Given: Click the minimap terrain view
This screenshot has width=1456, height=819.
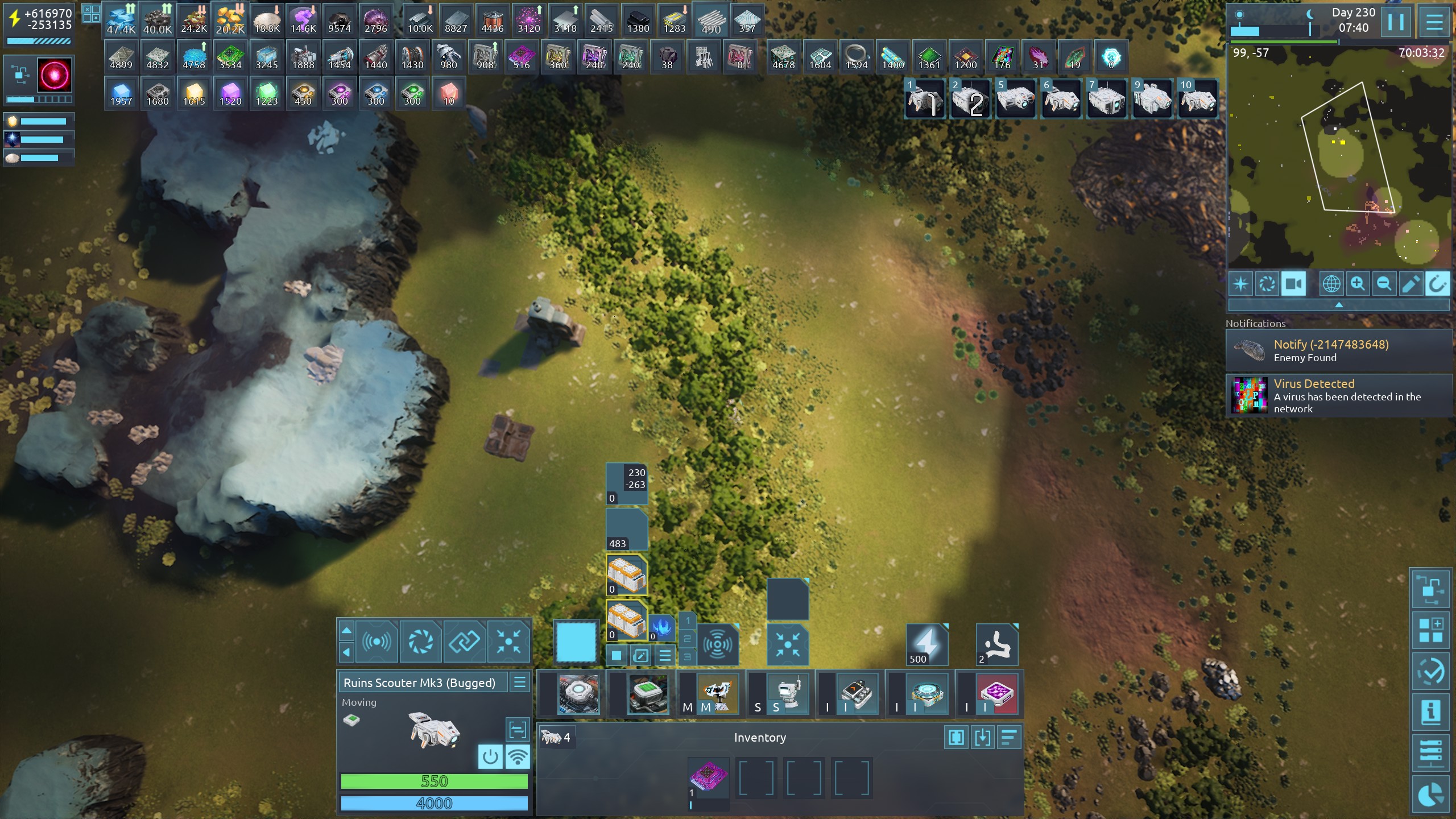Looking at the screenshot, I should [x=1339, y=159].
